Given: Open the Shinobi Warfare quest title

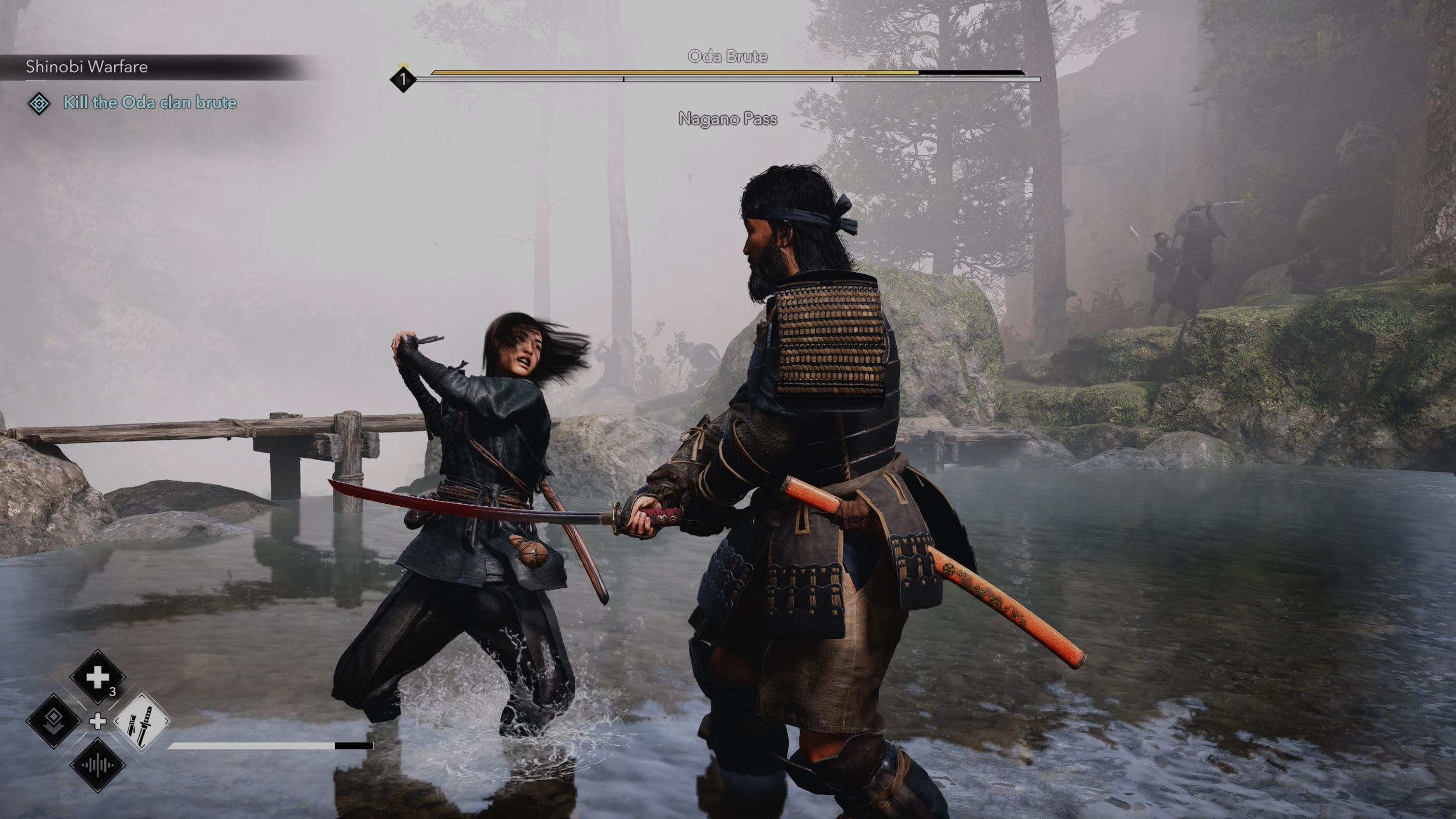Looking at the screenshot, I should [x=87, y=67].
